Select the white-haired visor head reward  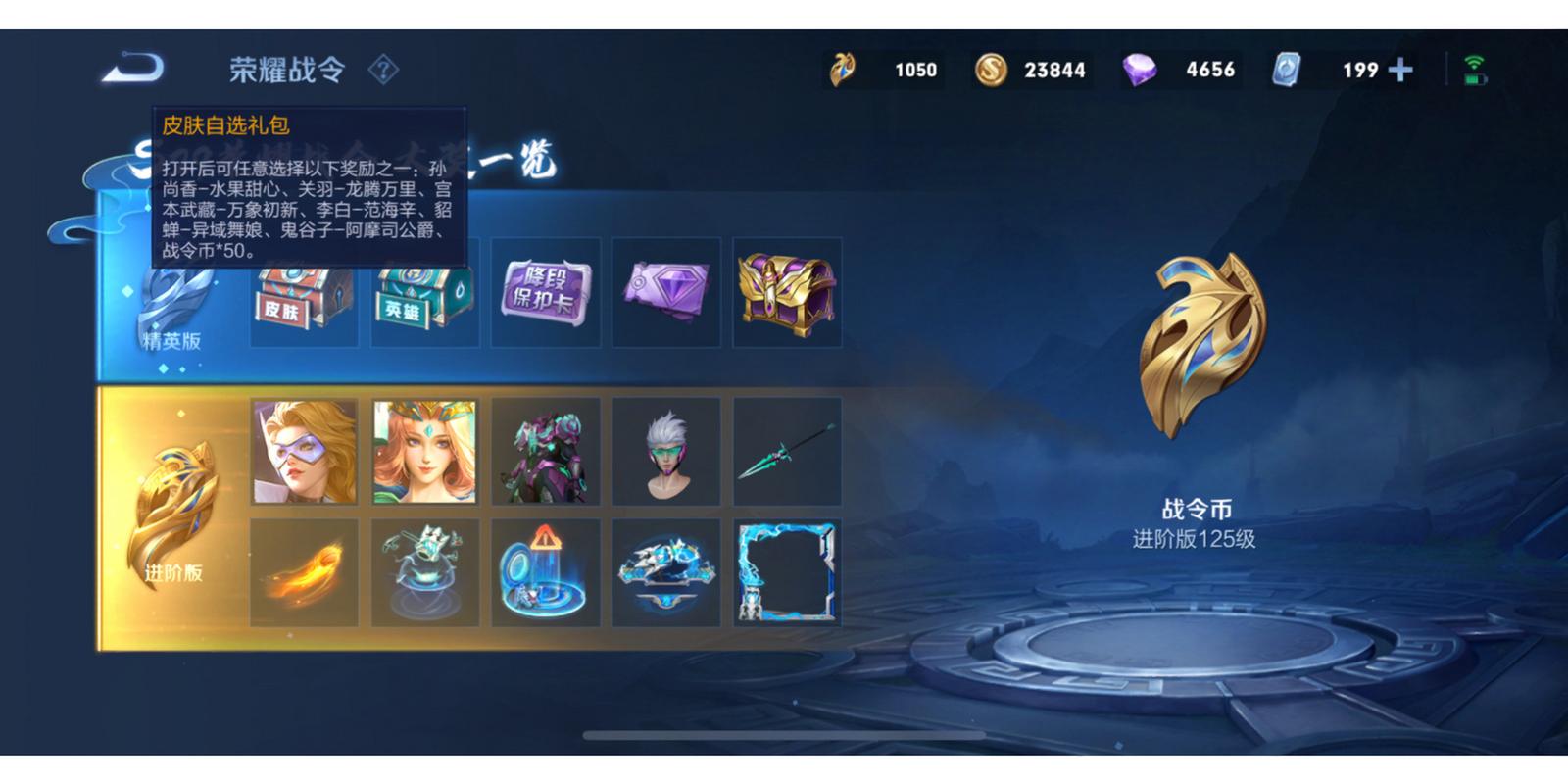click(x=666, y=452)
